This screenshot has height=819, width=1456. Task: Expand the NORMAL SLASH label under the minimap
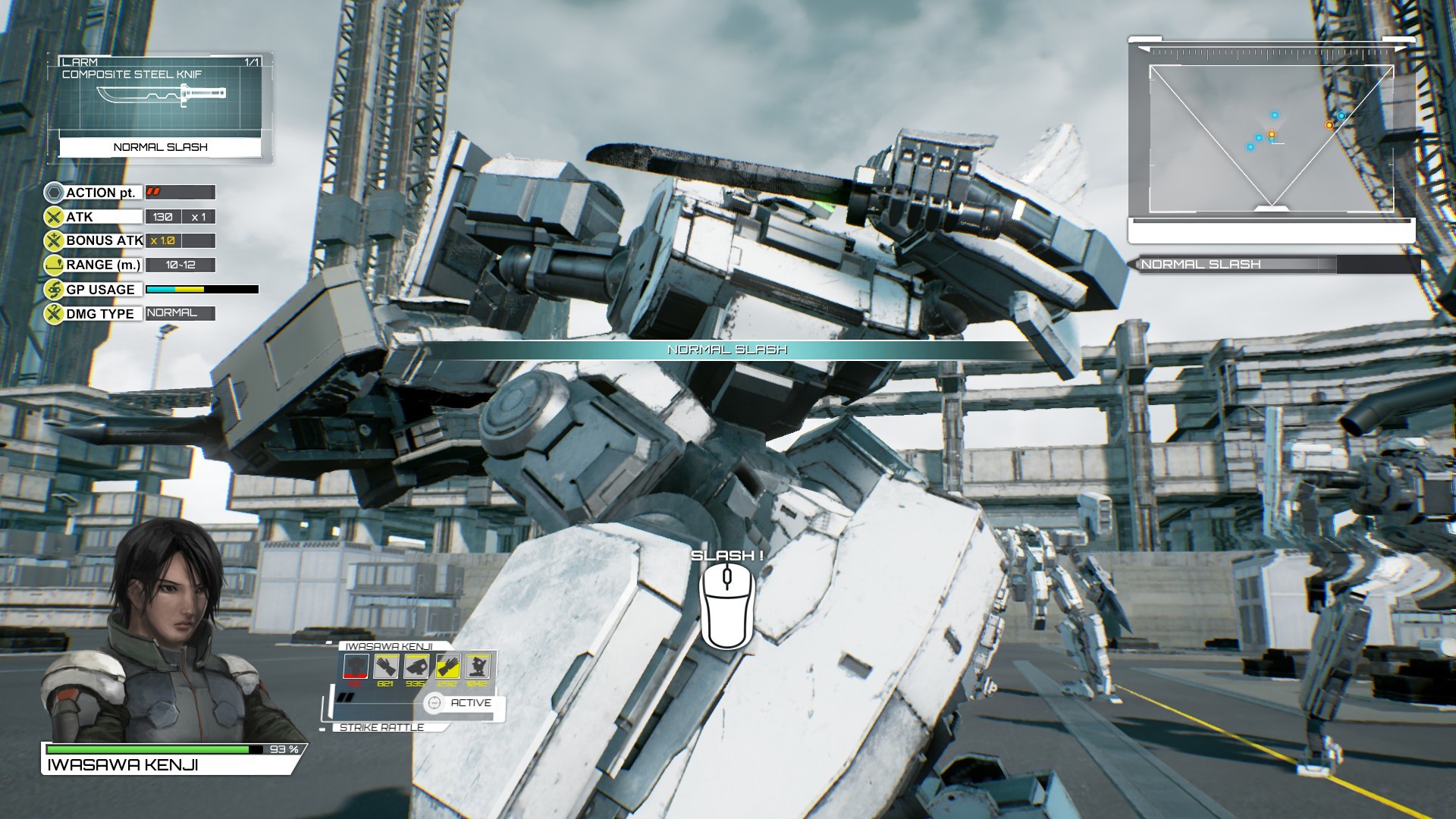tap(1202, 265)
